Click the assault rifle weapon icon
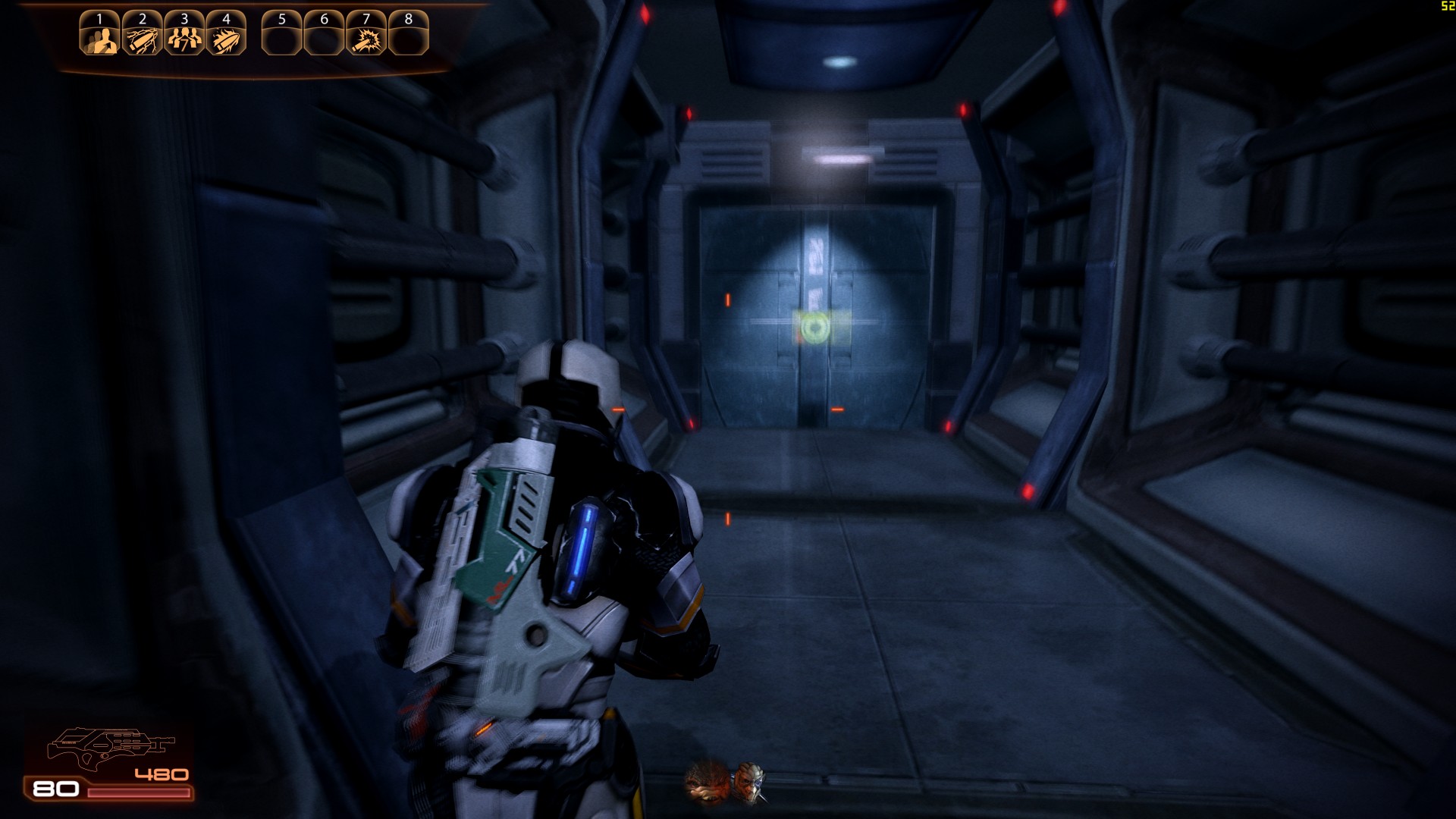The image size is (1456, 819). 110,746
